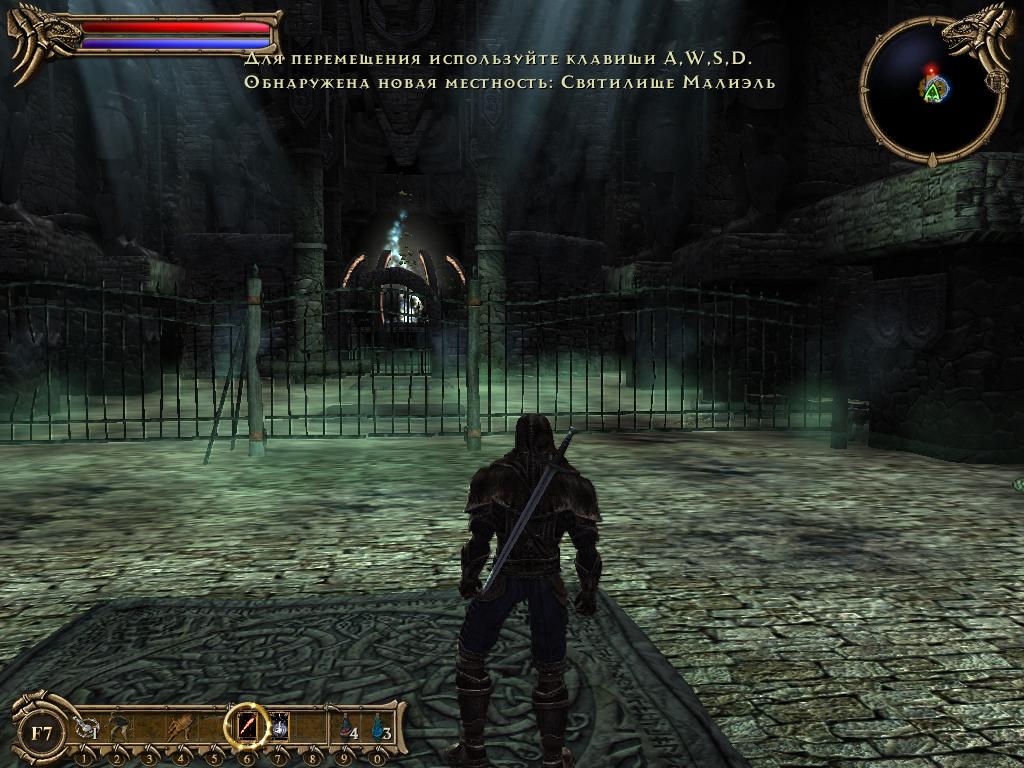Use the blue potion with count 3
This screenshot has width=1024, height=768.
click(379, 728)
